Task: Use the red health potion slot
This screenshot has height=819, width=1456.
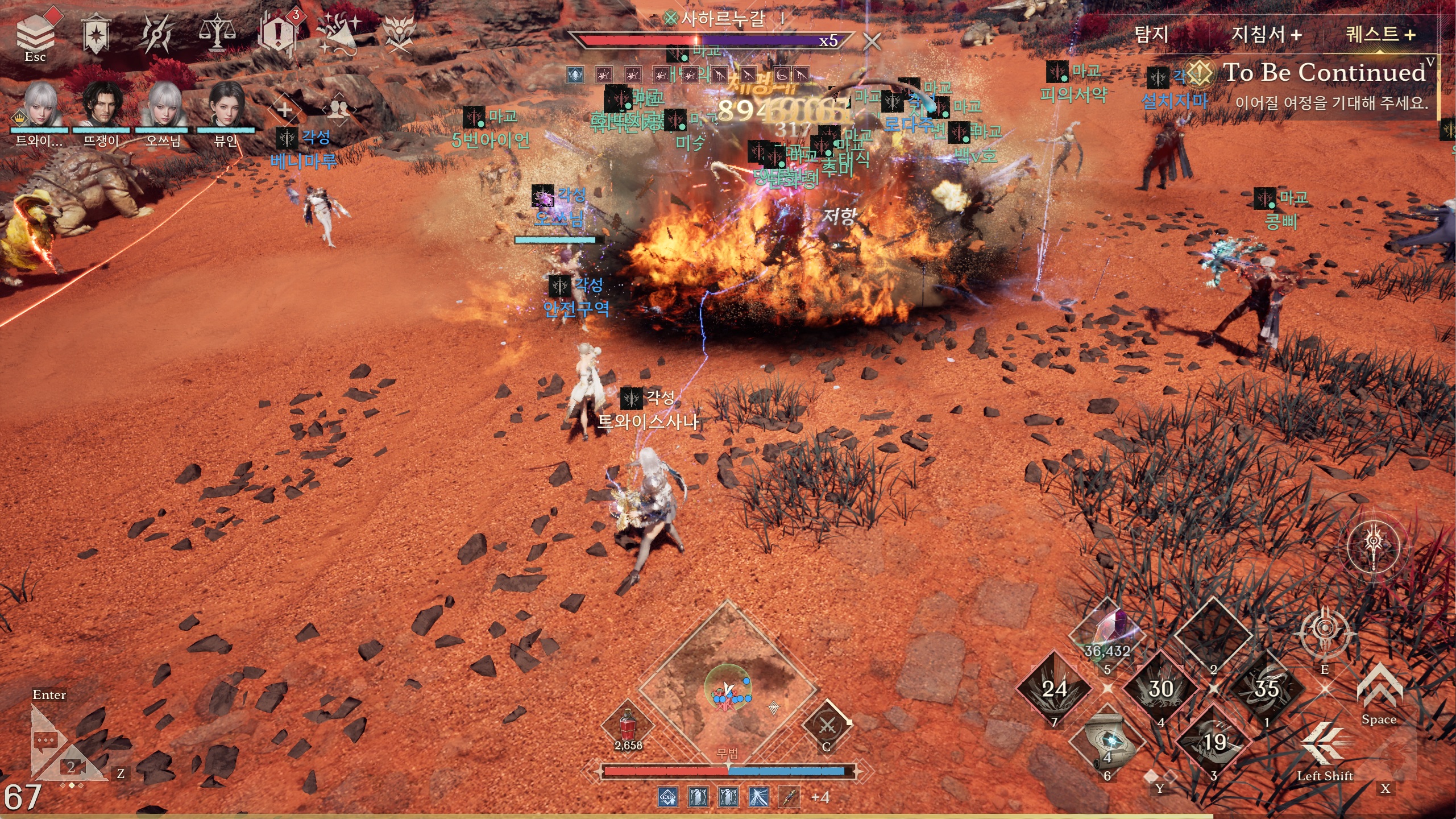Action: tap(628, 726)
